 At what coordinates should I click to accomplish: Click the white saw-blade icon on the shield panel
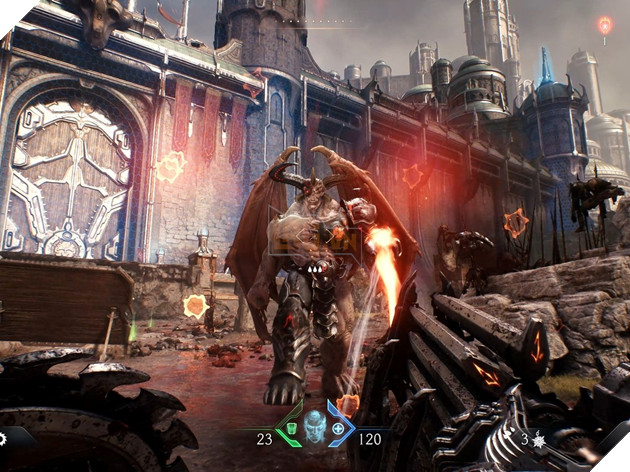click(x=2, y=438)
